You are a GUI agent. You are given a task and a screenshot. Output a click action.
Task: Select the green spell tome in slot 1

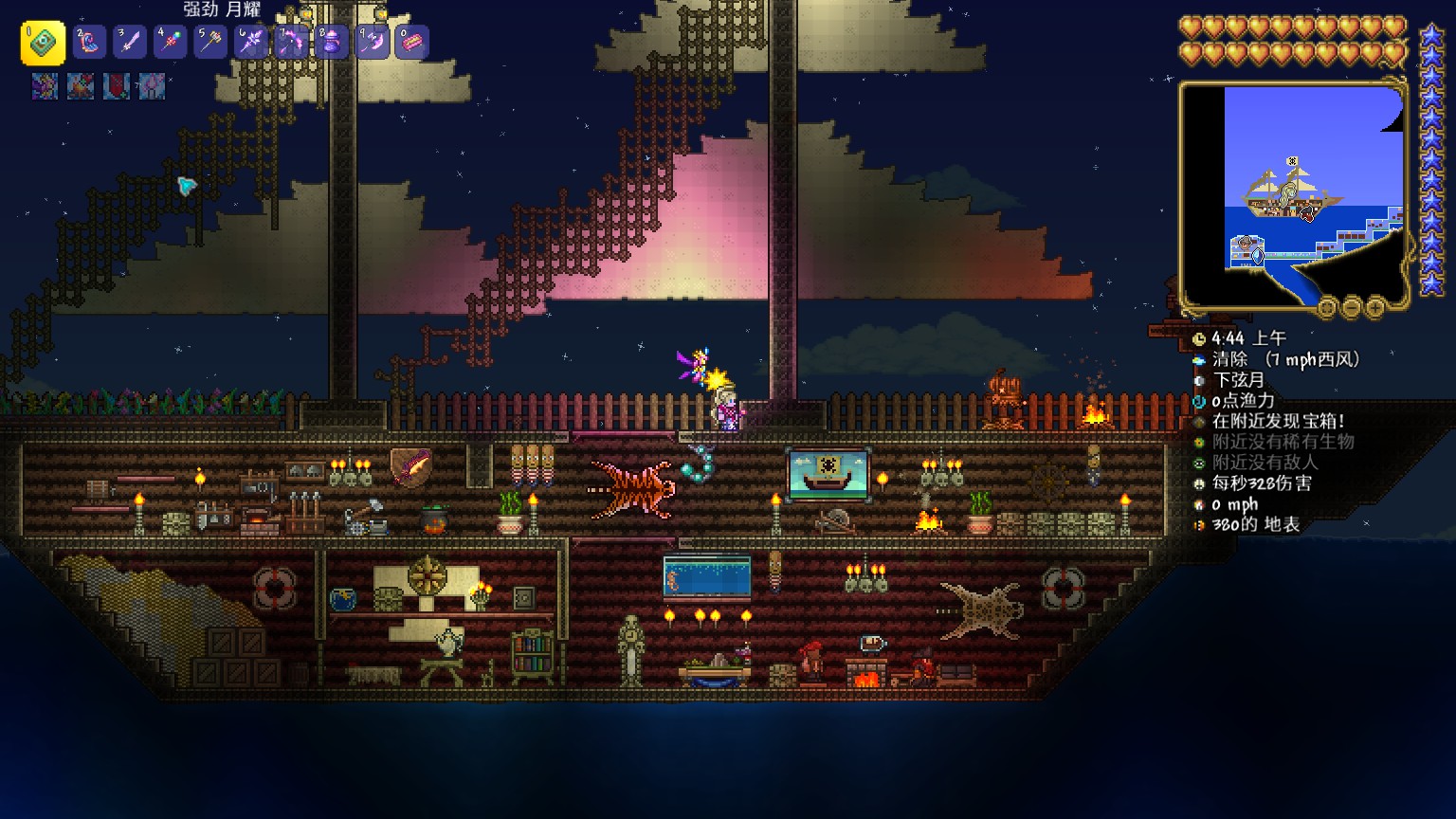click(43, 43)
